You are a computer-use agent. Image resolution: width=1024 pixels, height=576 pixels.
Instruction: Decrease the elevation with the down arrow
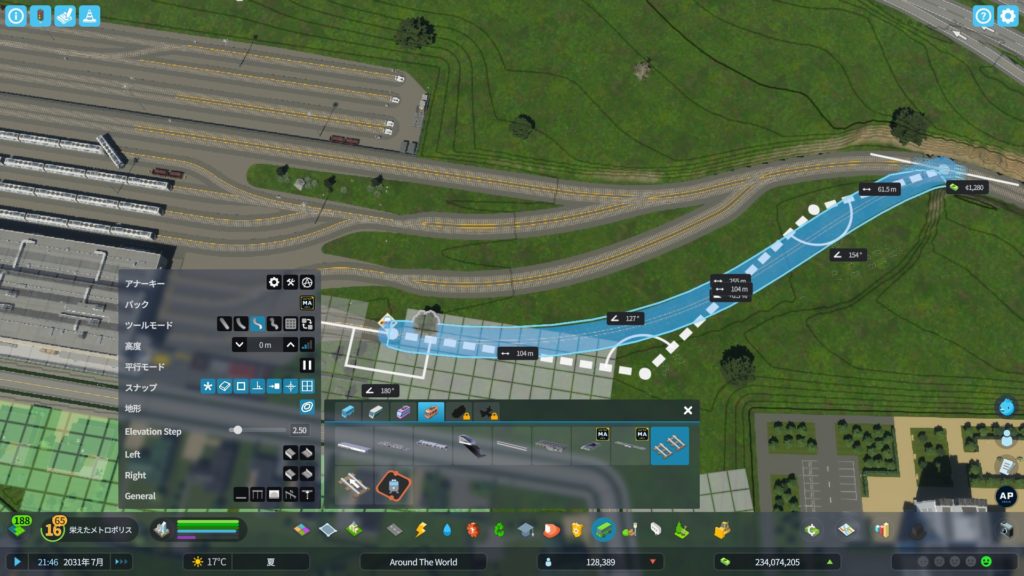click(x=240, y=345)
